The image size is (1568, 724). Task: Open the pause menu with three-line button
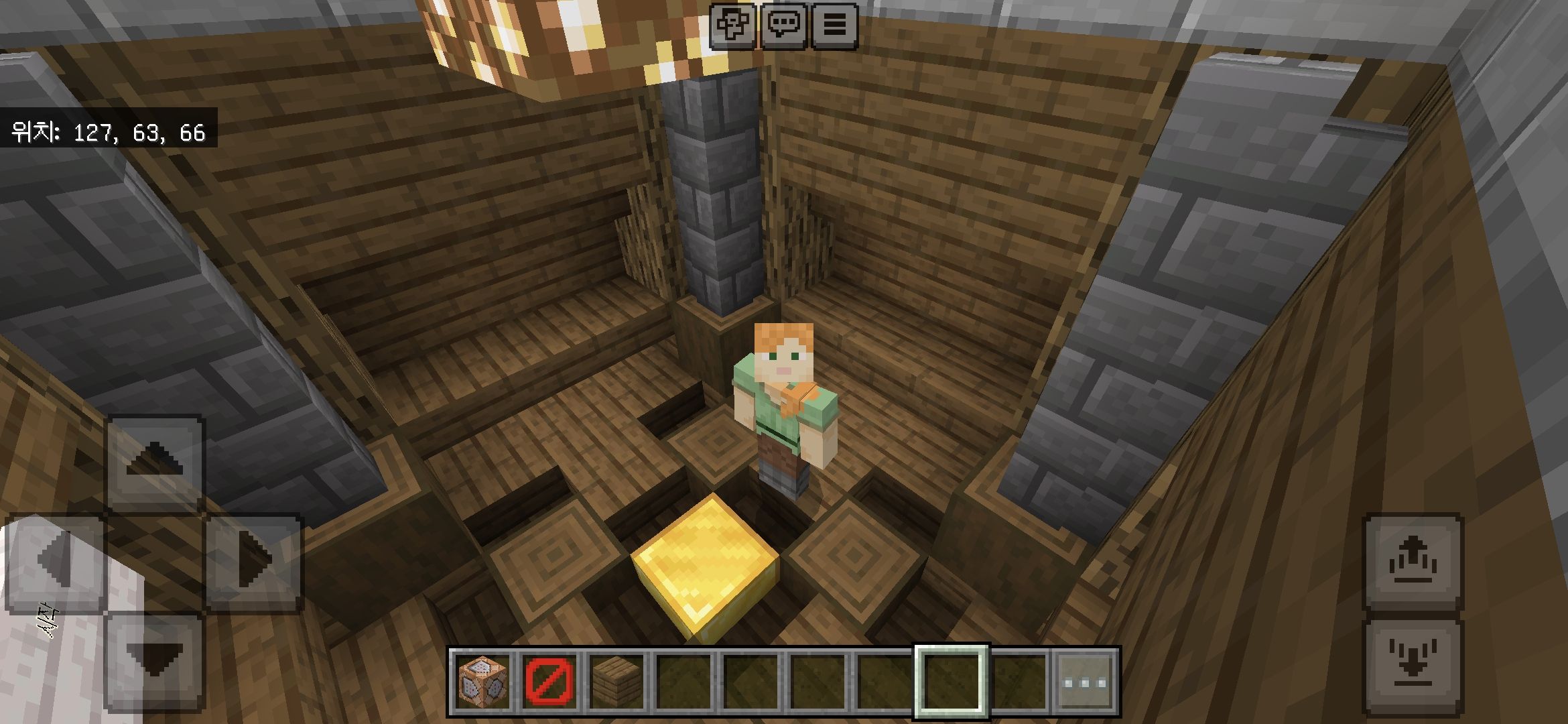pyautogui.click(x=834, y=25)
